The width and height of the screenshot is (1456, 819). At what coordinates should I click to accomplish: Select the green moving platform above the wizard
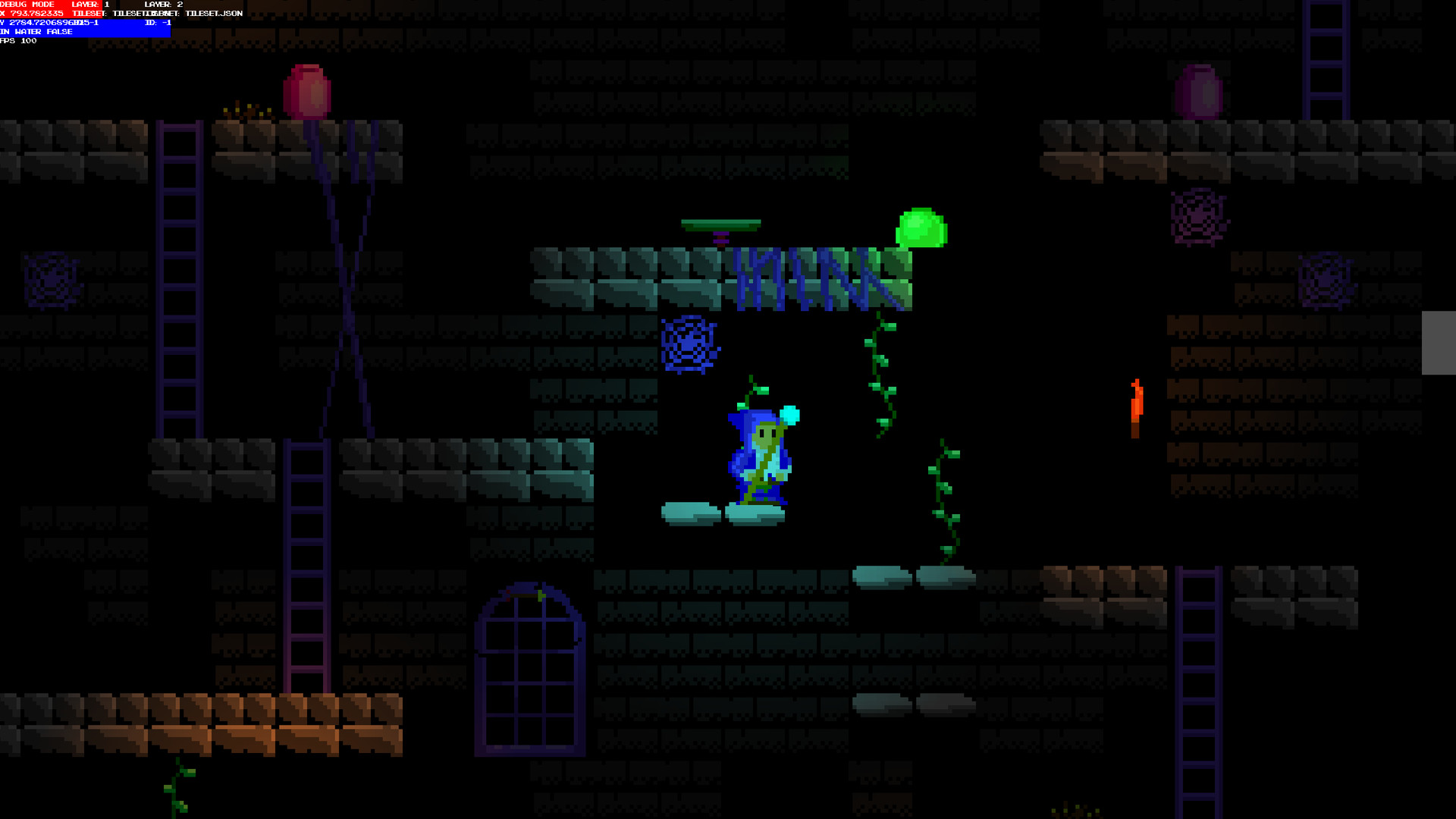(720, 224)
